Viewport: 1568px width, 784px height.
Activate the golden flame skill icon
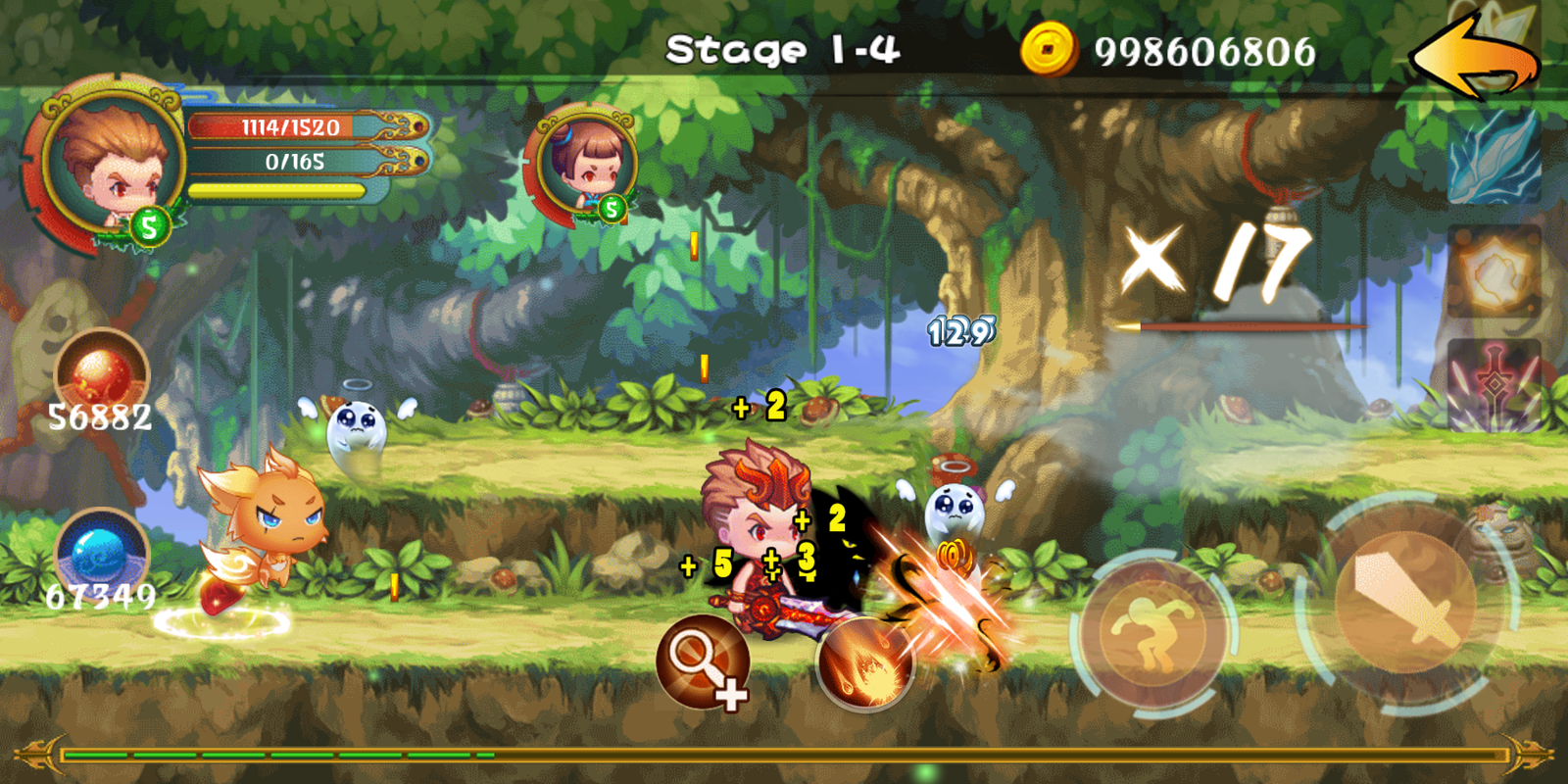point(1494,271)
